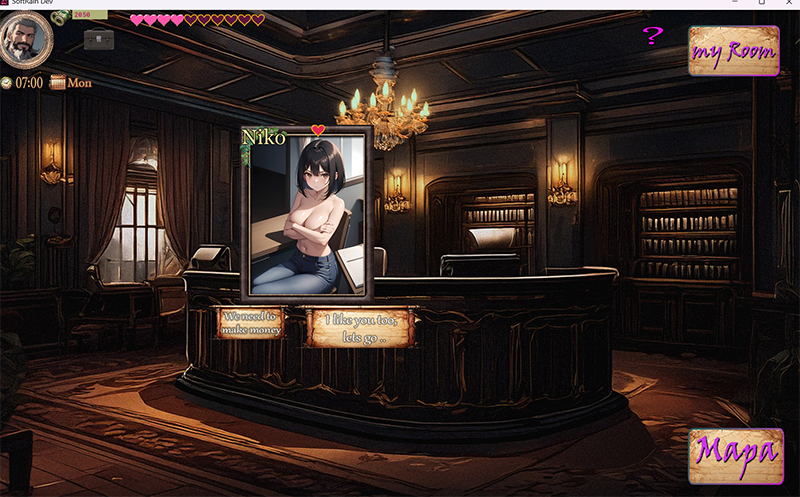Click the calendar icon beside Mon
This screenshot has width=800, height=497.
57,83
